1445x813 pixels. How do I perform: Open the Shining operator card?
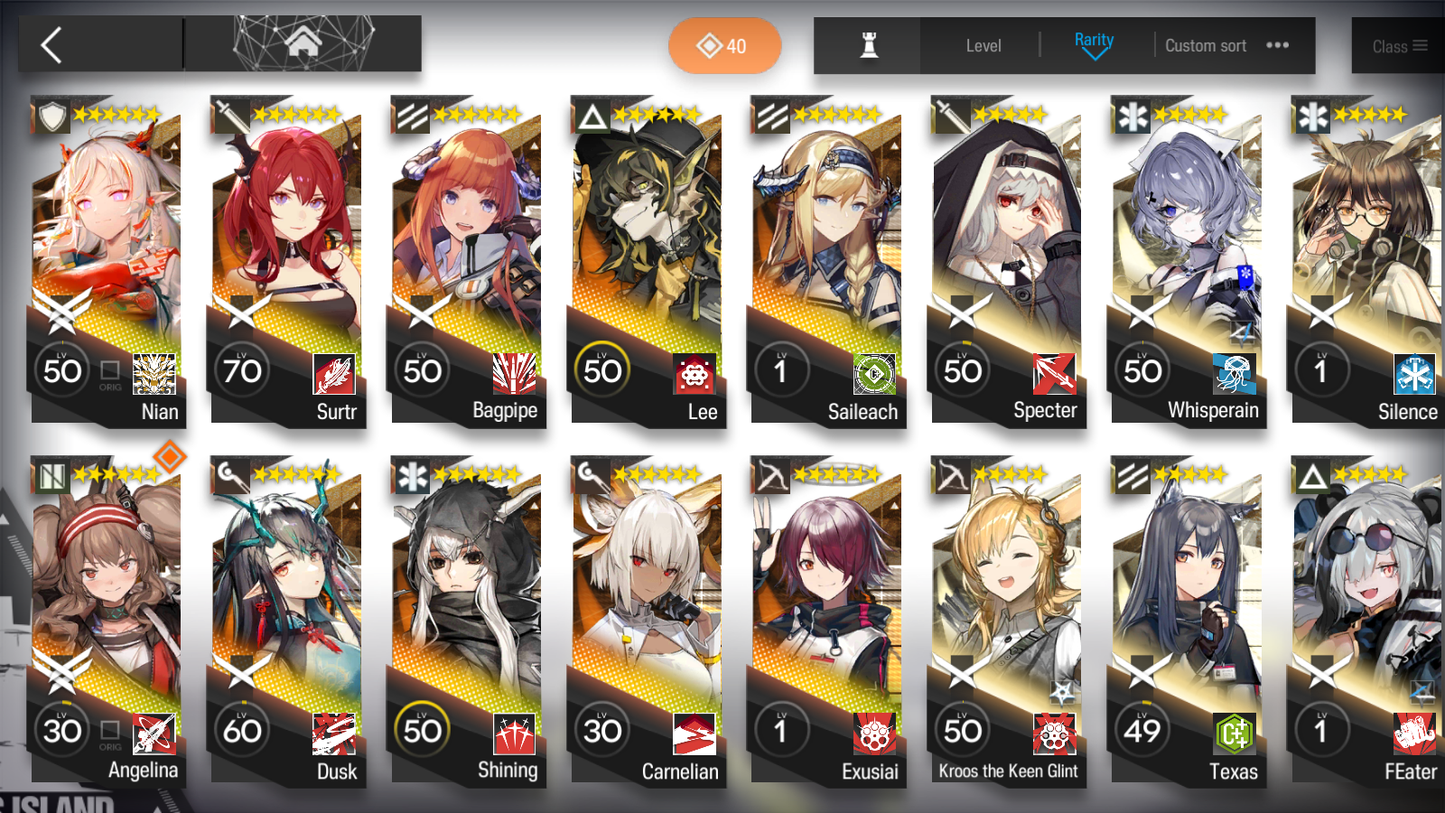click(468, 620)
